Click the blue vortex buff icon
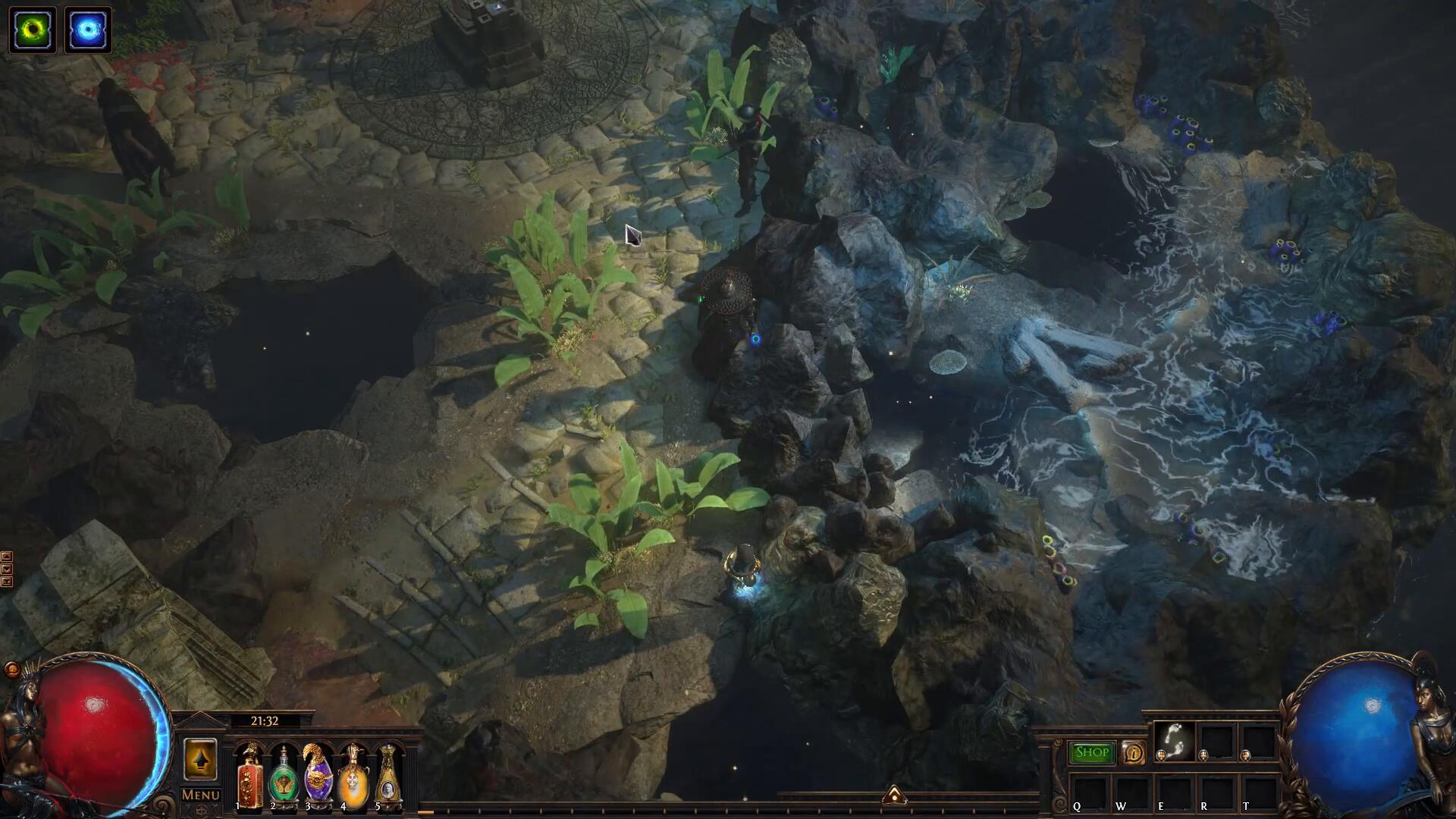1456x819 pixels. point(88,30)
